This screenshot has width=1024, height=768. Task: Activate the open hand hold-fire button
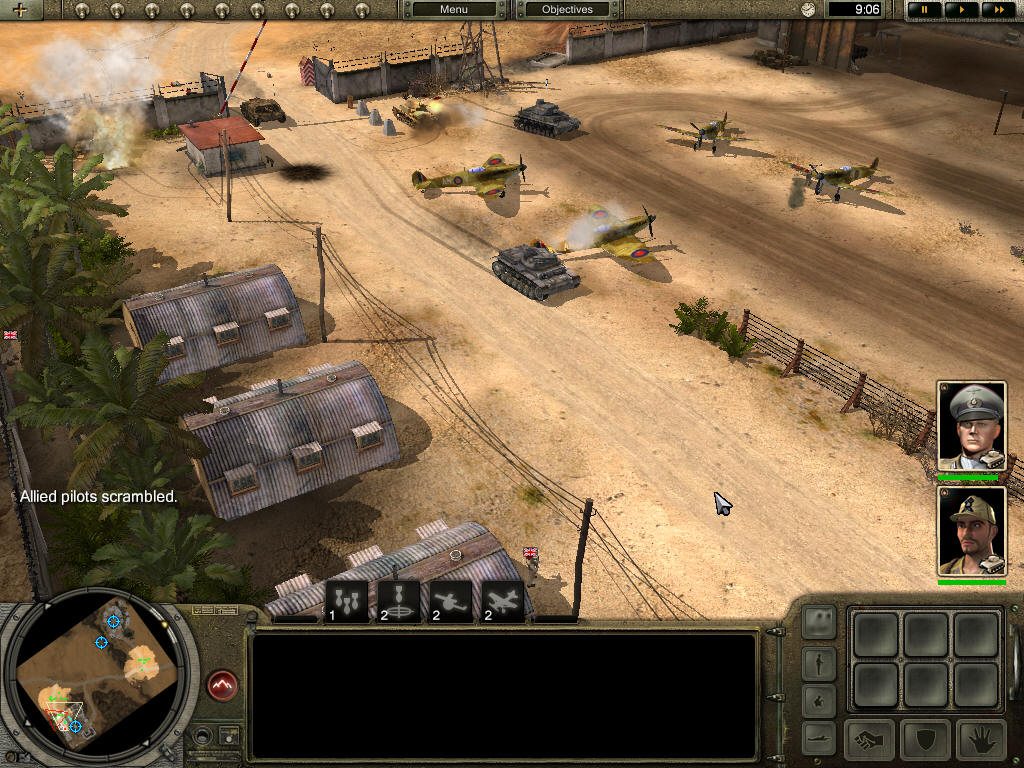click(x=980, y=740)
